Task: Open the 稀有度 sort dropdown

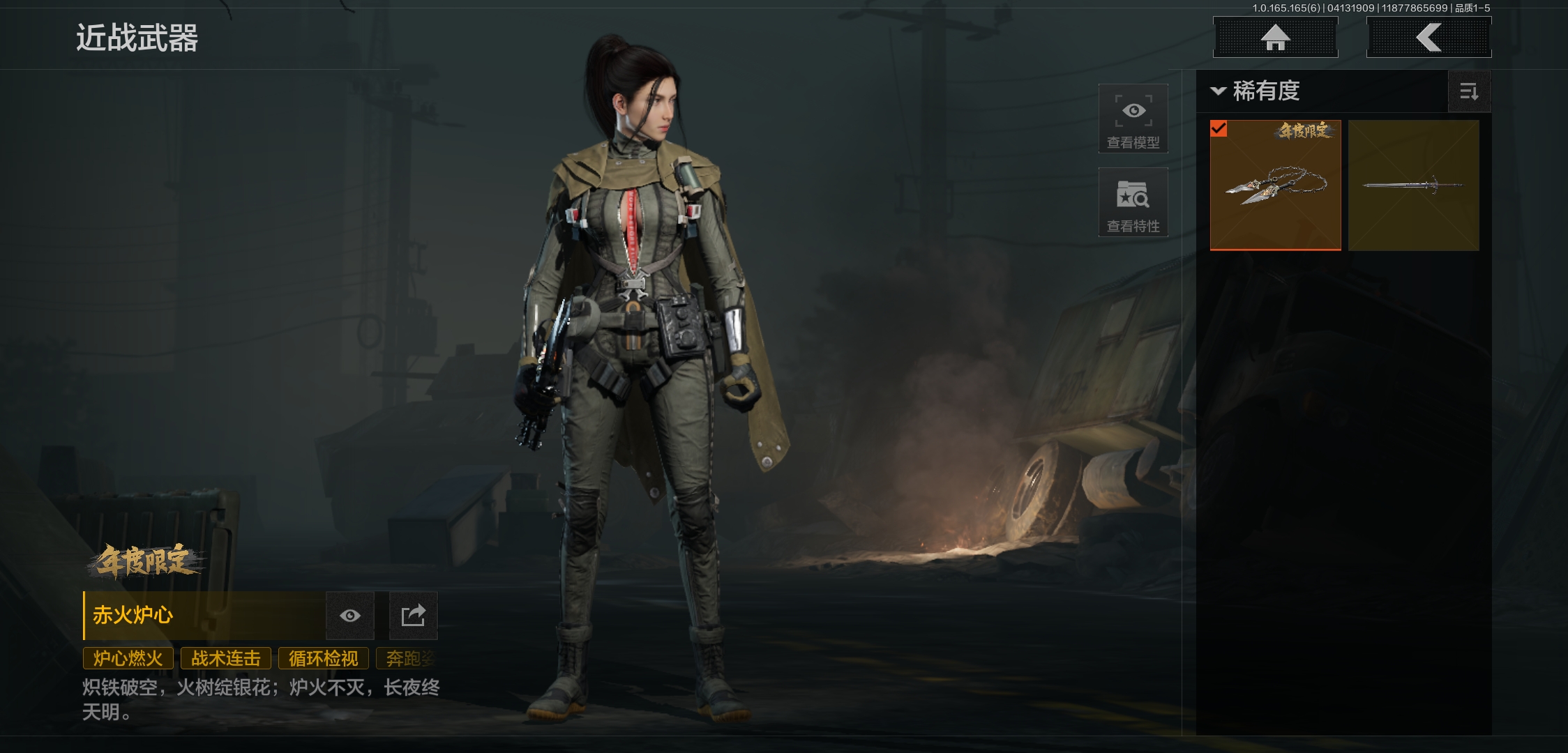Action: 1256,91
